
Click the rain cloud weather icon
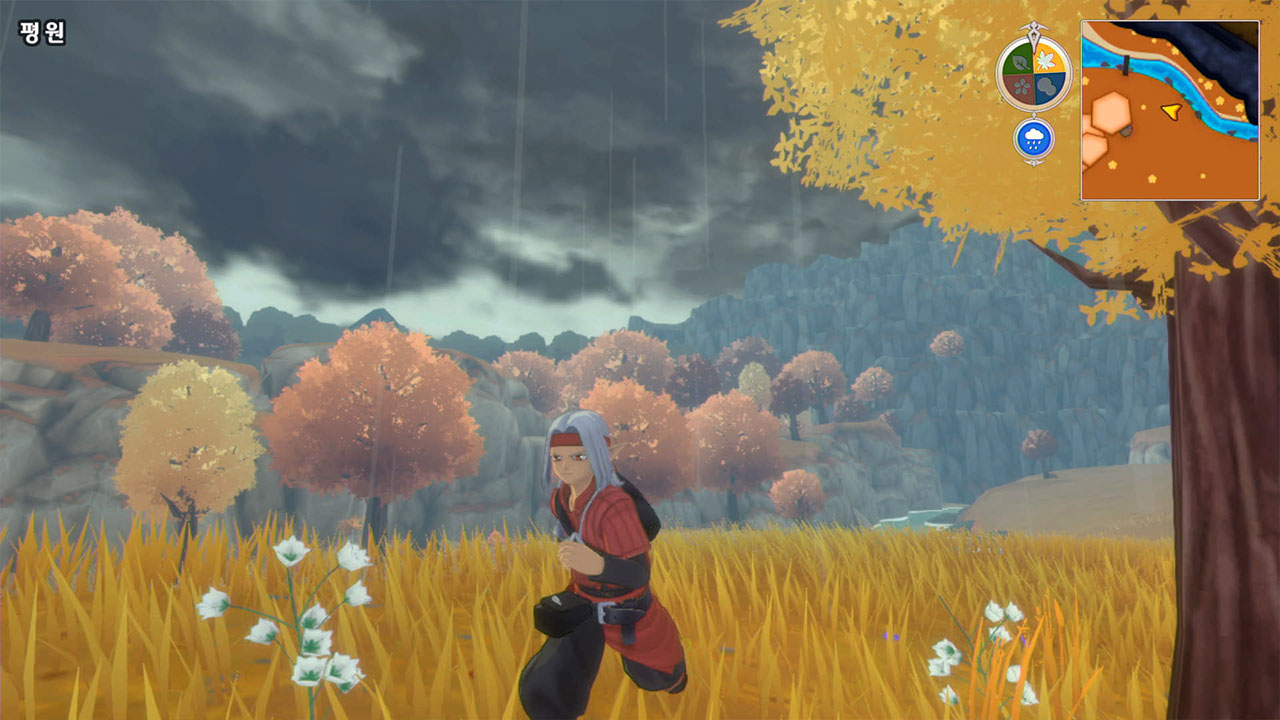click(x=1034, y=139)
